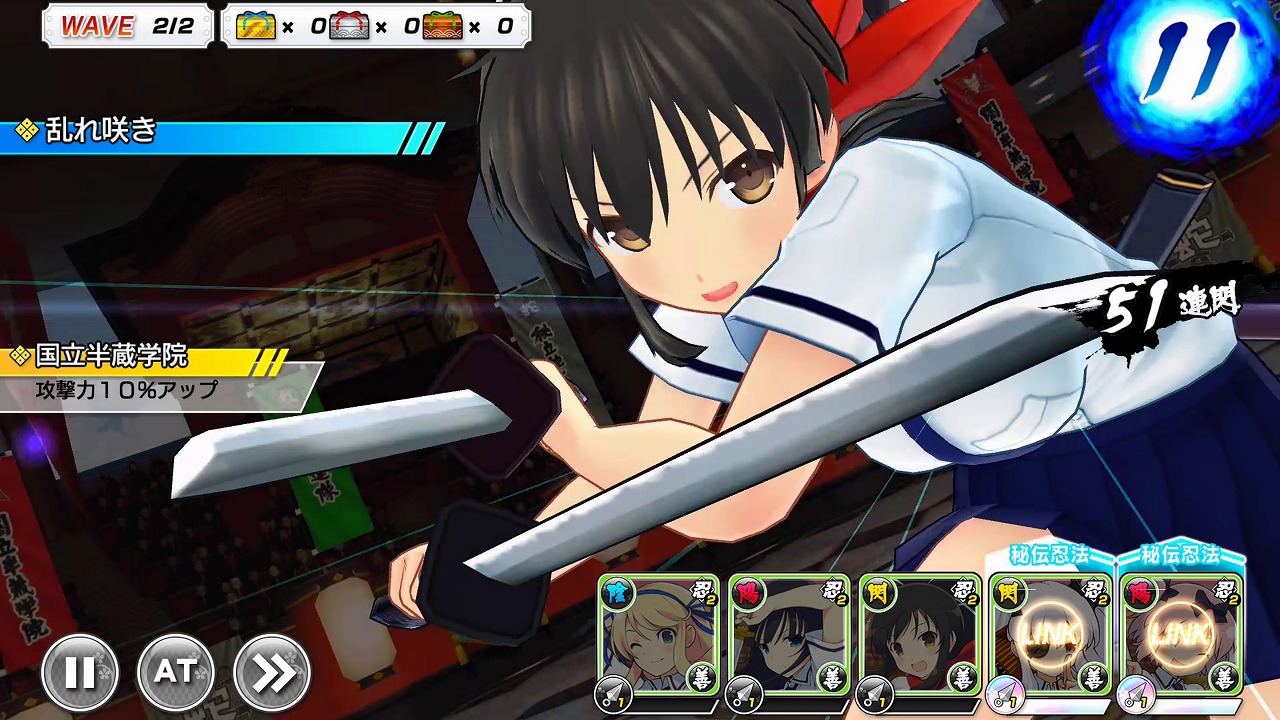The image size is (1280, 720).
Task: Choose the long black-haired girl's card
Action: (x=788, y=636)
